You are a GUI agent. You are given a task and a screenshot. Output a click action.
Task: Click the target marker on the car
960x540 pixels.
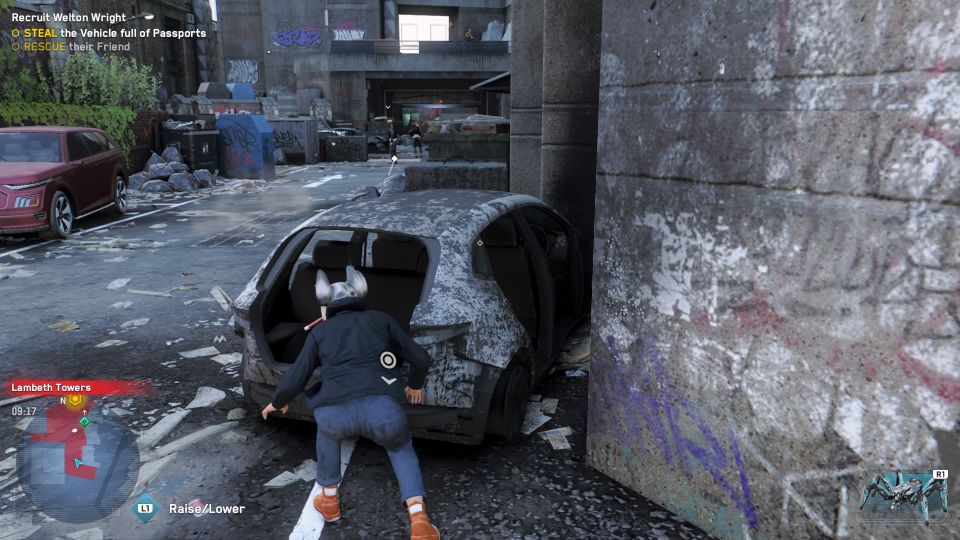click(x=388, y=360)
